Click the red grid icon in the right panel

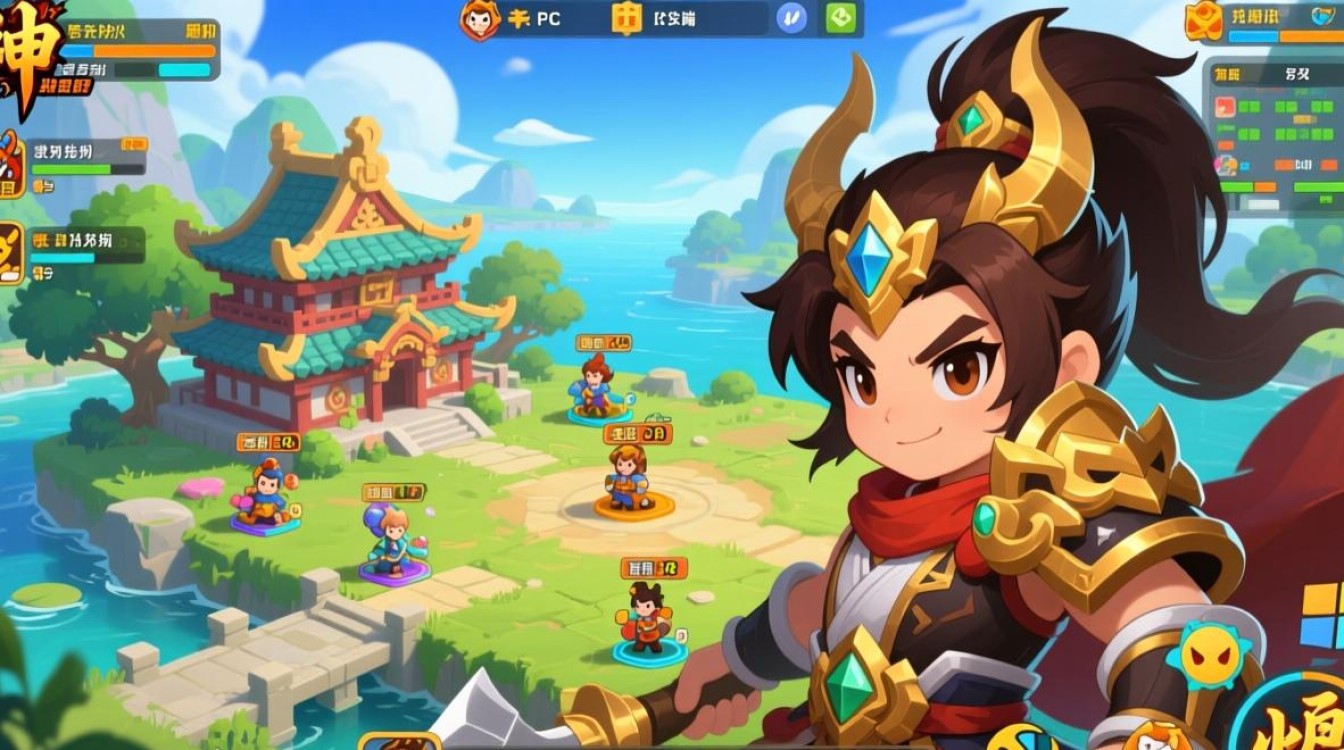coord(1225,107)
